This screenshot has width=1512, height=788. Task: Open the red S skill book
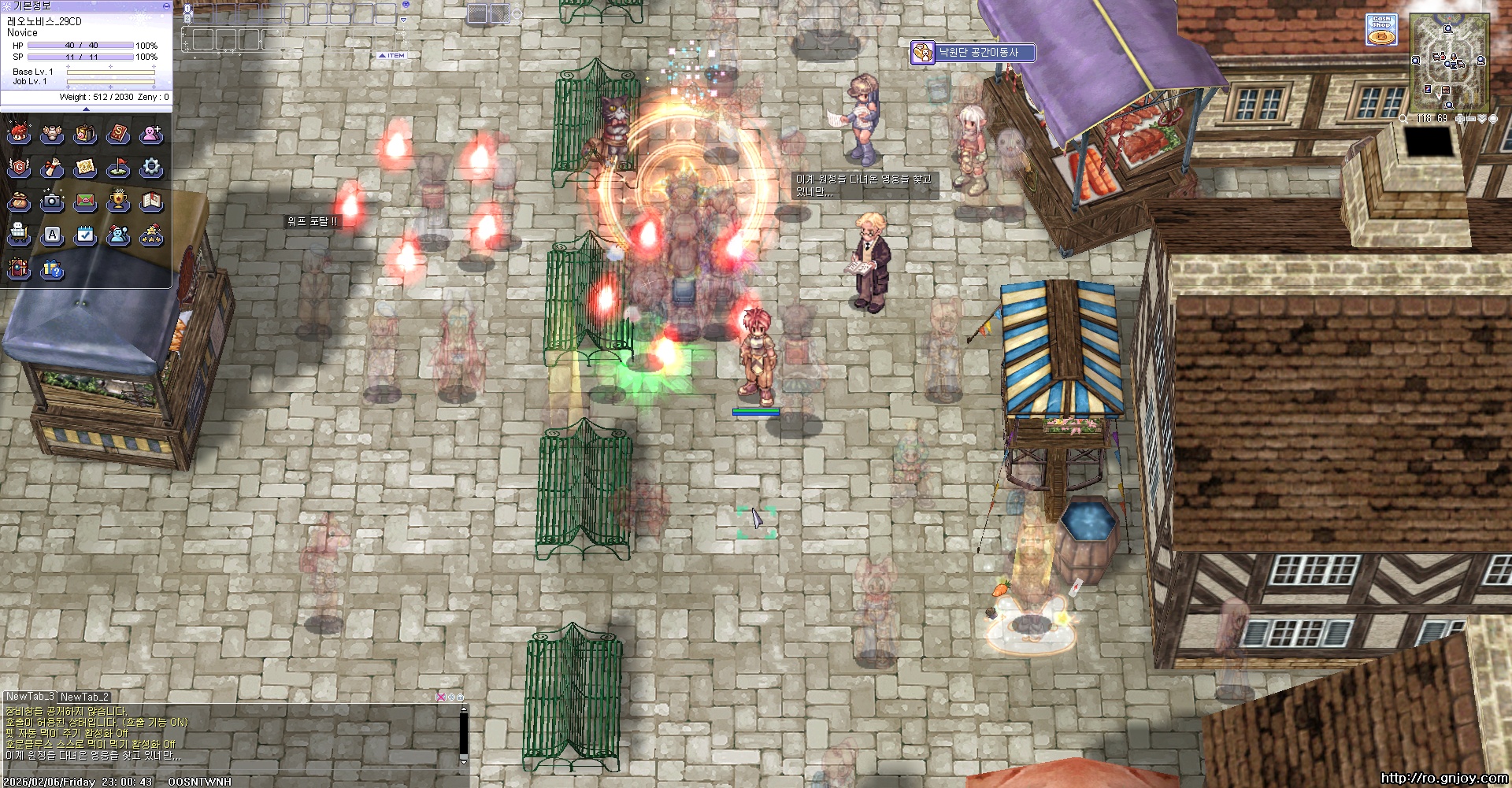pos(118,134)
